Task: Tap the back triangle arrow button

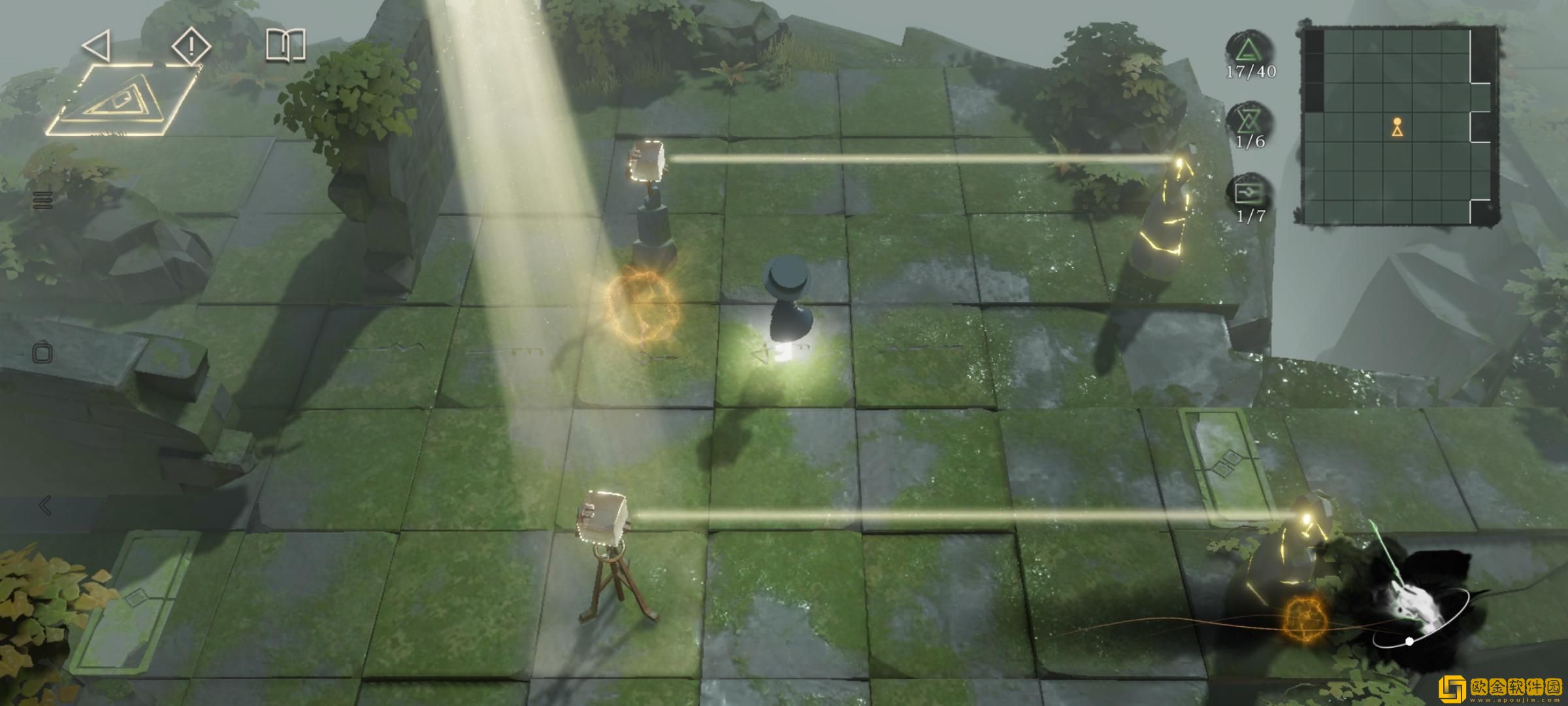Action: click(x=97, y=46)
